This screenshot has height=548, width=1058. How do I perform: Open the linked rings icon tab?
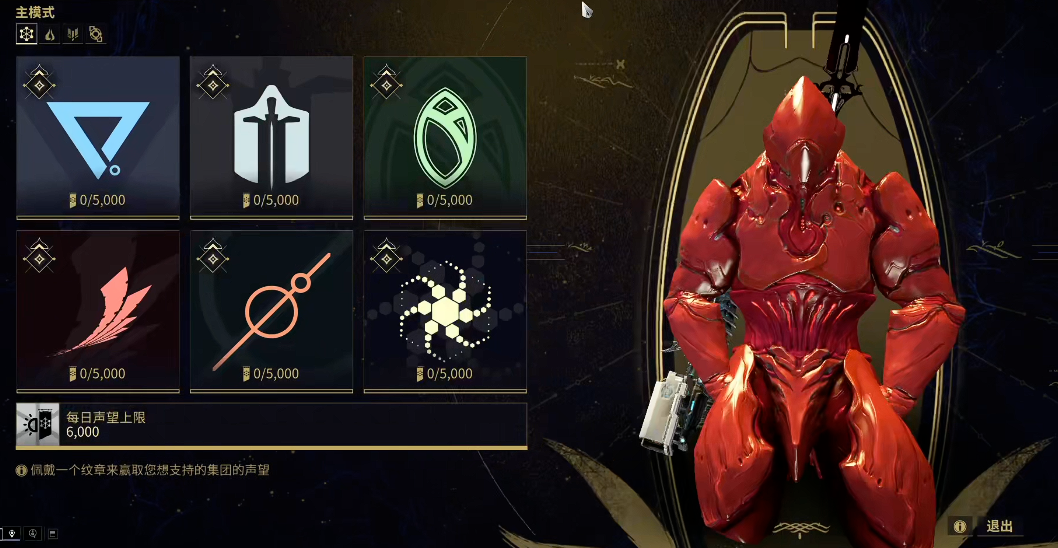tap(96, 35)
